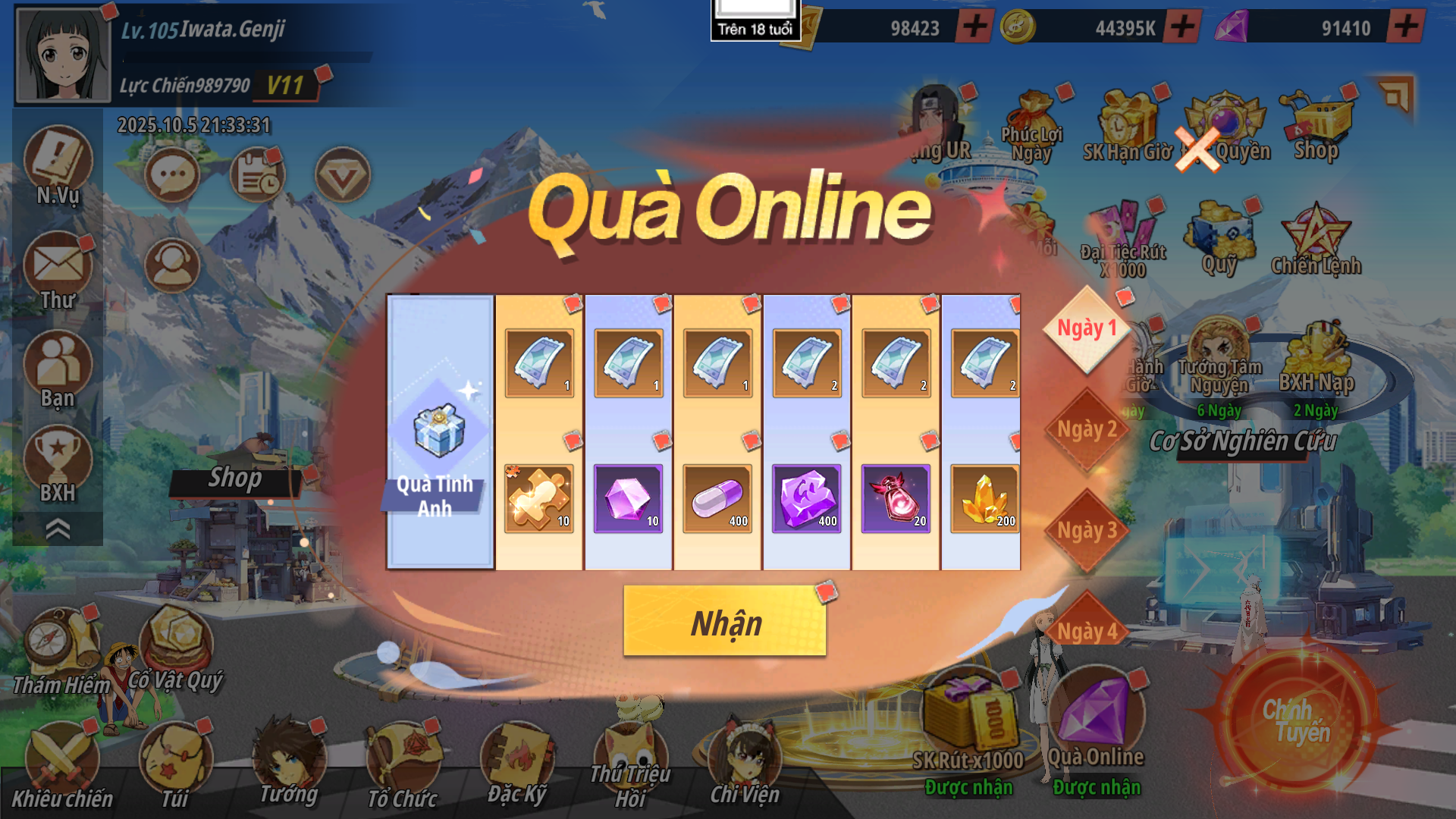1456x819 pixels.
Task: View the yellow crystal cluster reward
Action: (x=984, y=498)
